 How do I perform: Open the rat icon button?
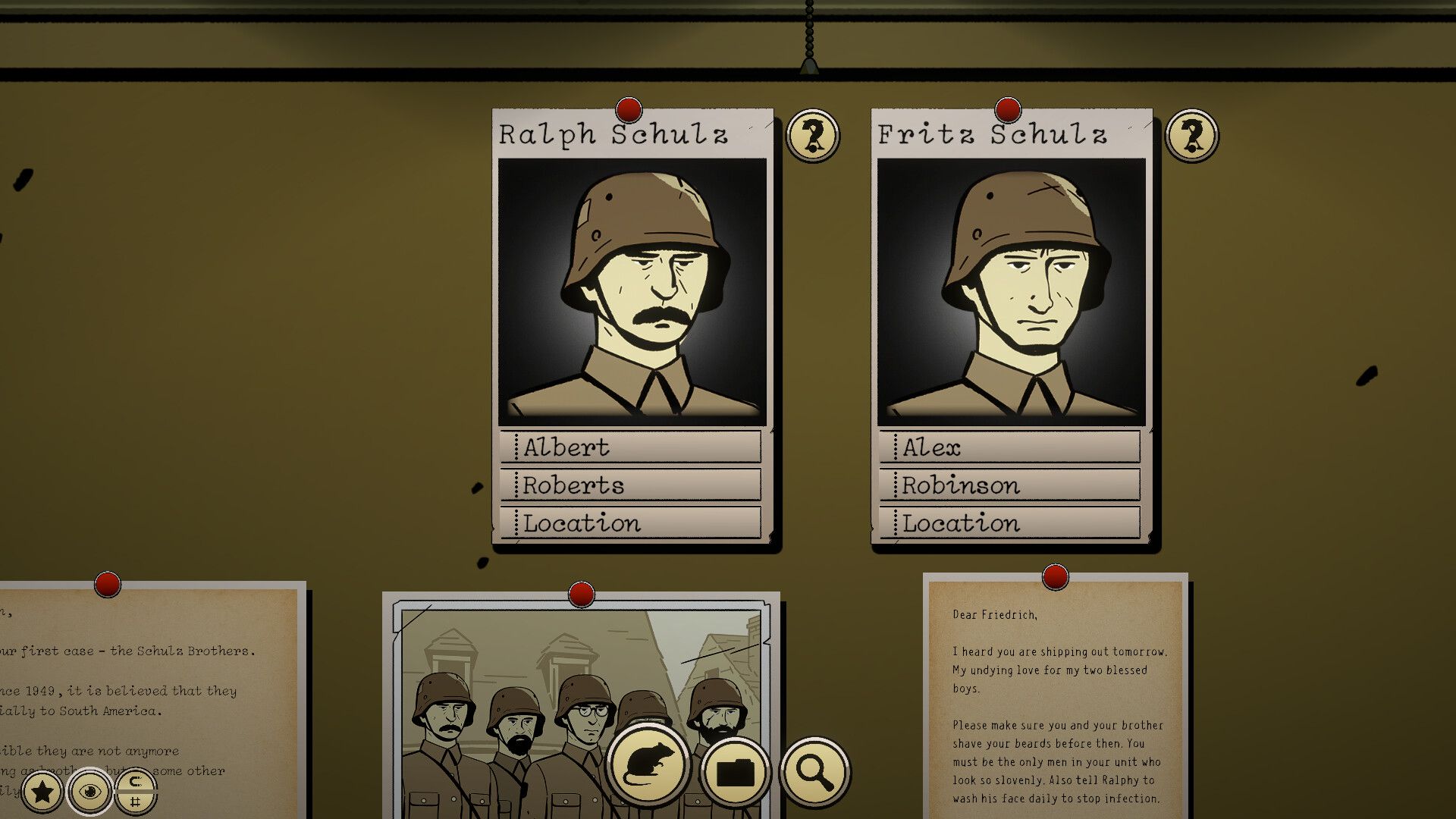pyautogui.click(x=648, y=767)
